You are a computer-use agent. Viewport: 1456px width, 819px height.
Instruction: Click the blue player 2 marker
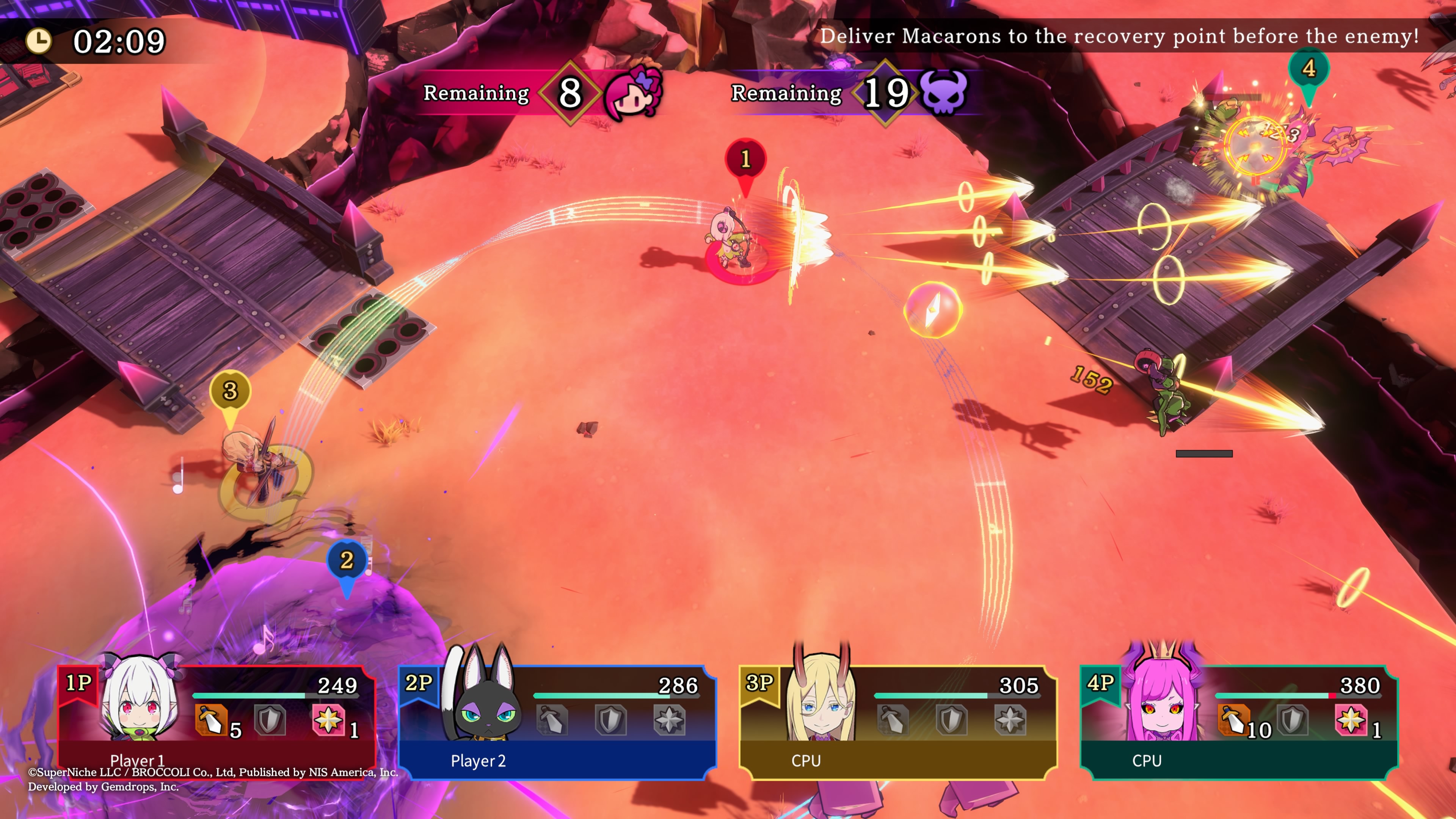(x=347, y=561)
